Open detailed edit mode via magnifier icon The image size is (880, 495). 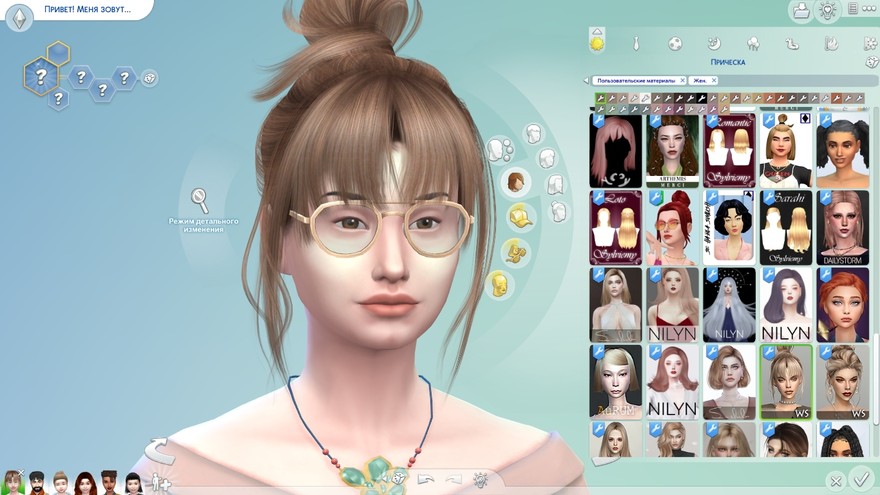[199, 199]
